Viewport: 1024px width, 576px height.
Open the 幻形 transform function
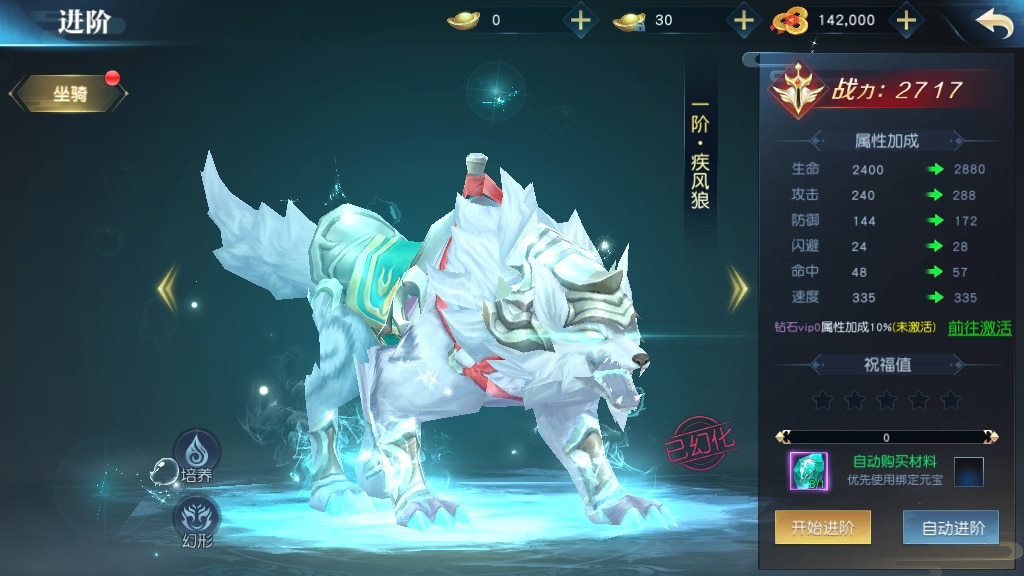(x=196, y=522)
